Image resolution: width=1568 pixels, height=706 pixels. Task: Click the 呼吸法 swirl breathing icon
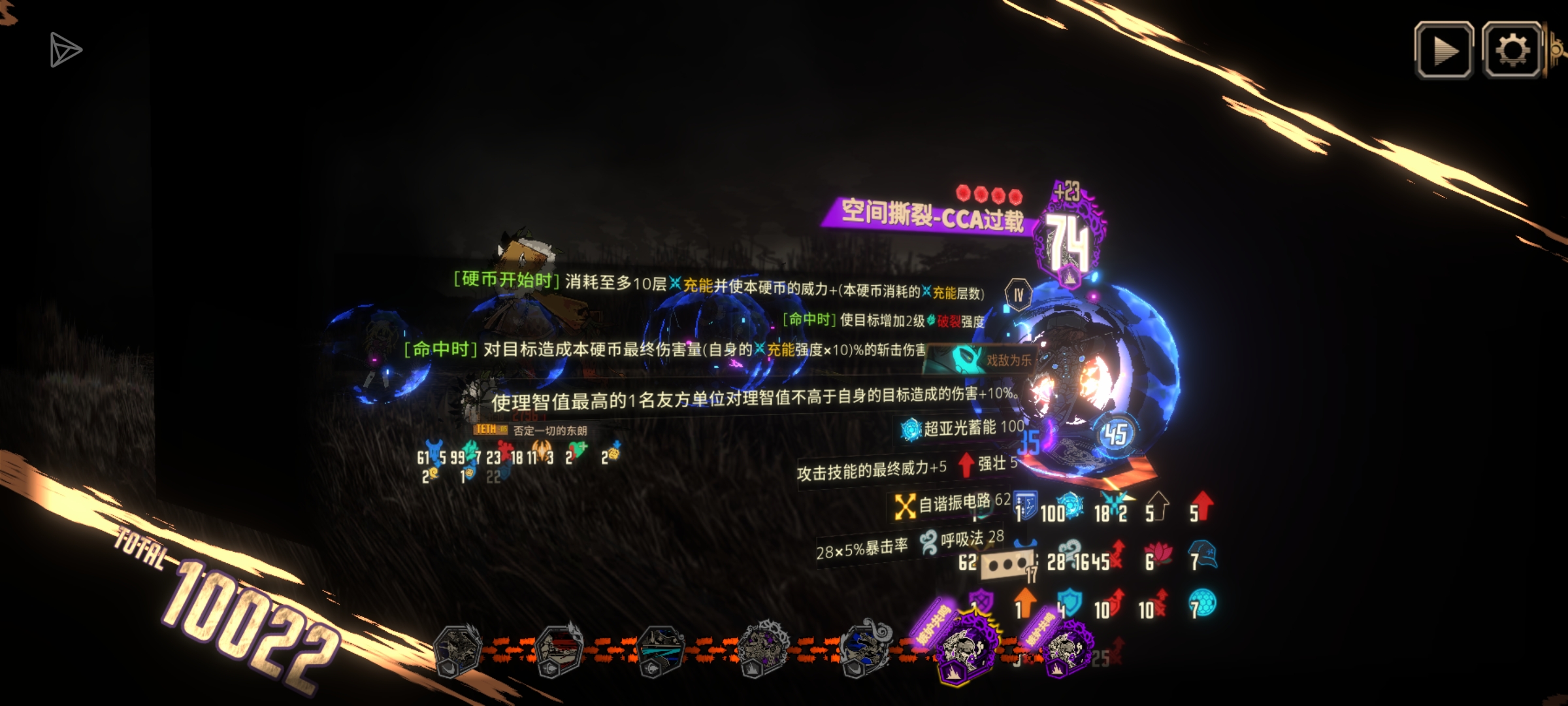click(928, 545)
